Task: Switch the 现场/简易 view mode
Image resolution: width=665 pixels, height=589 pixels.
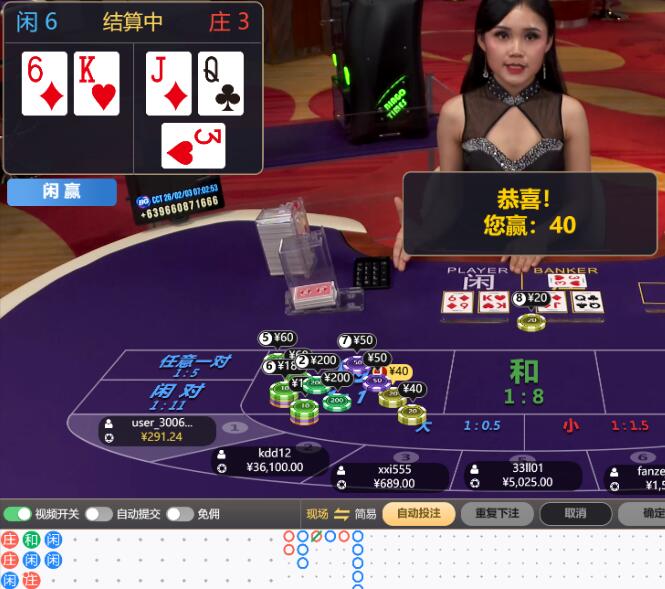Action: tap(341, 514)
